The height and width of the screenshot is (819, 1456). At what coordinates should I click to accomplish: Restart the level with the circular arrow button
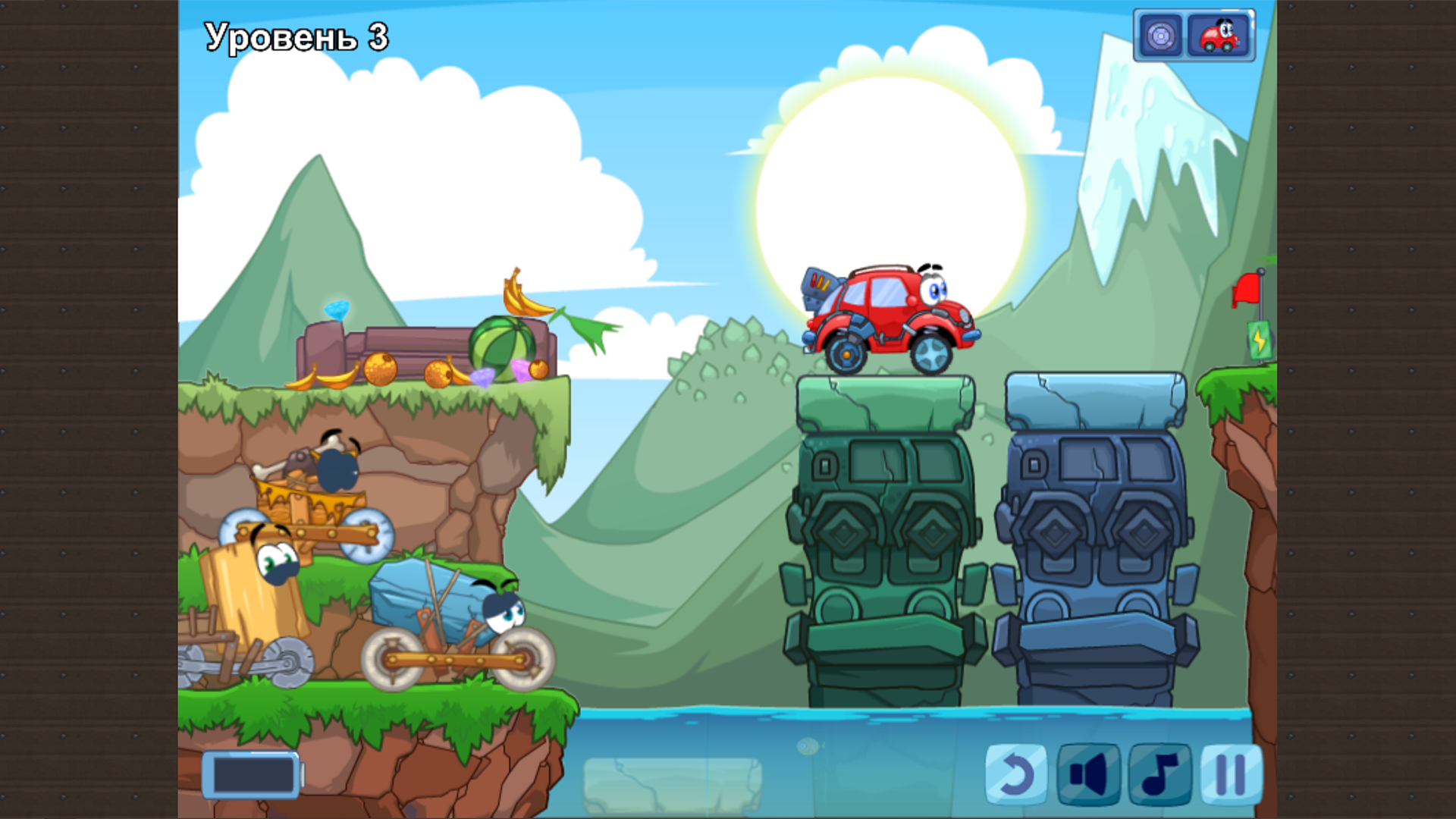(x=1015, y=775)
